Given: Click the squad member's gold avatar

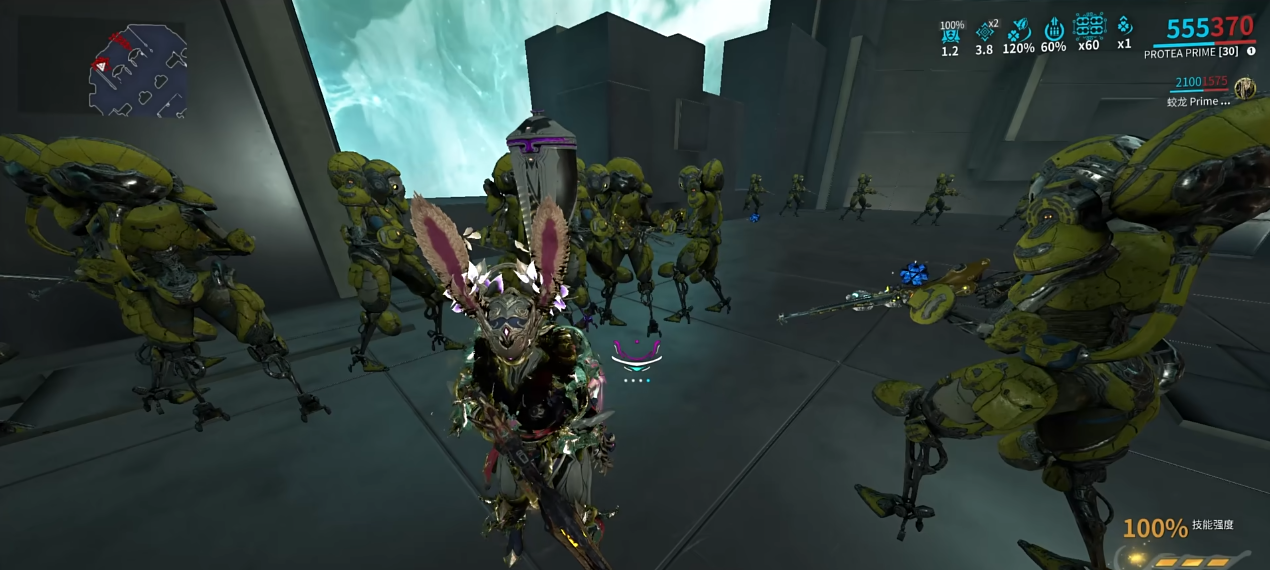Looking at the screenshot, I should tap(1245, 88).
